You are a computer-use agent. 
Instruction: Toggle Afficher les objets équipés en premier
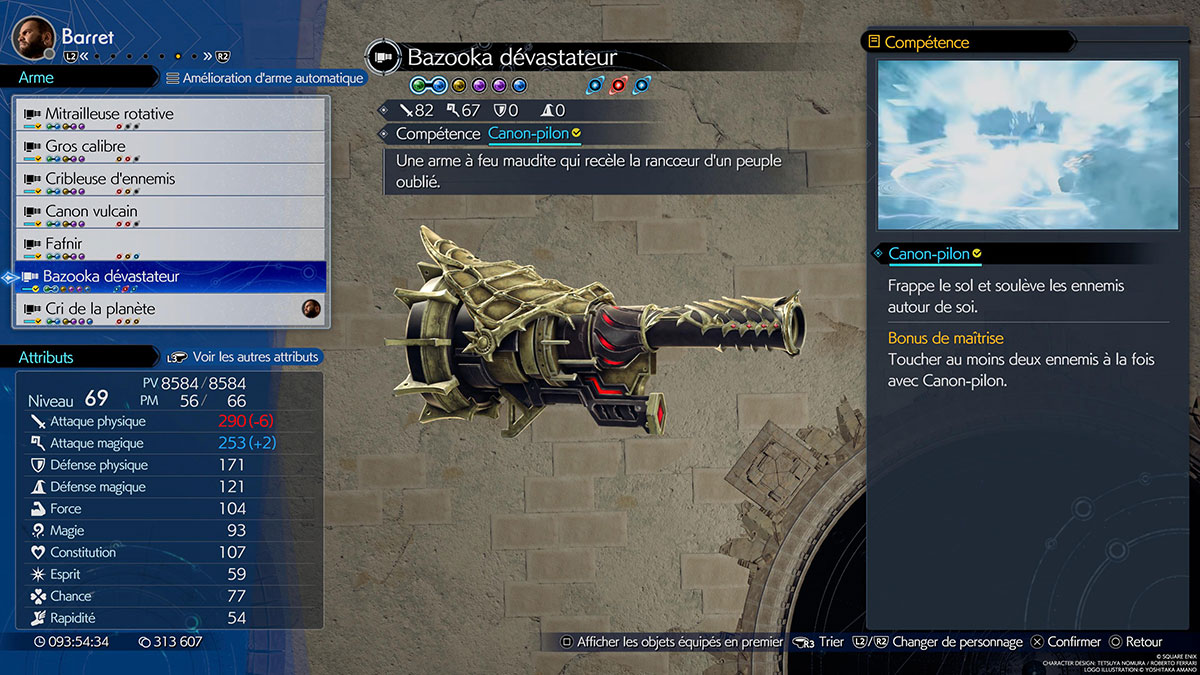click(x=671, y=642)
